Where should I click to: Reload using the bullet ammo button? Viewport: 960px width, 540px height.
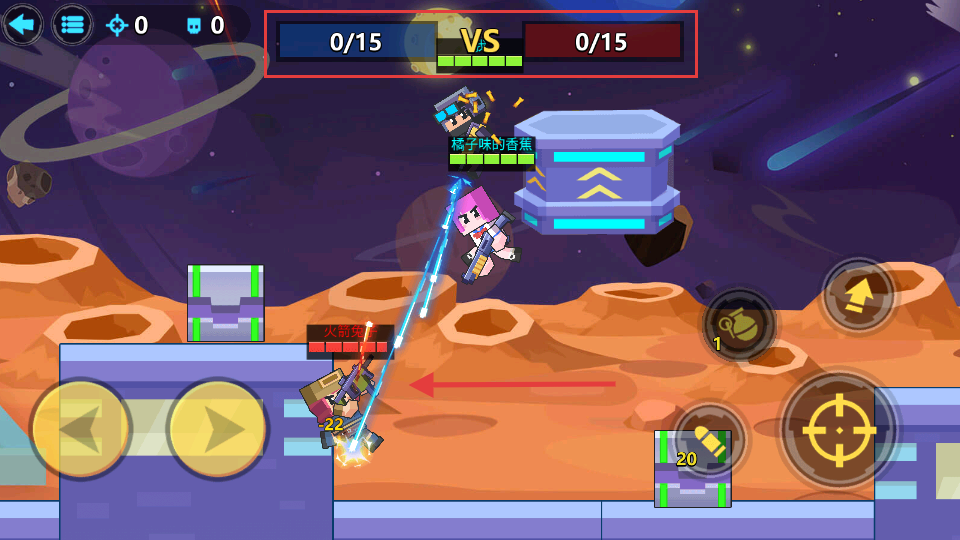(x=710, y=438)
